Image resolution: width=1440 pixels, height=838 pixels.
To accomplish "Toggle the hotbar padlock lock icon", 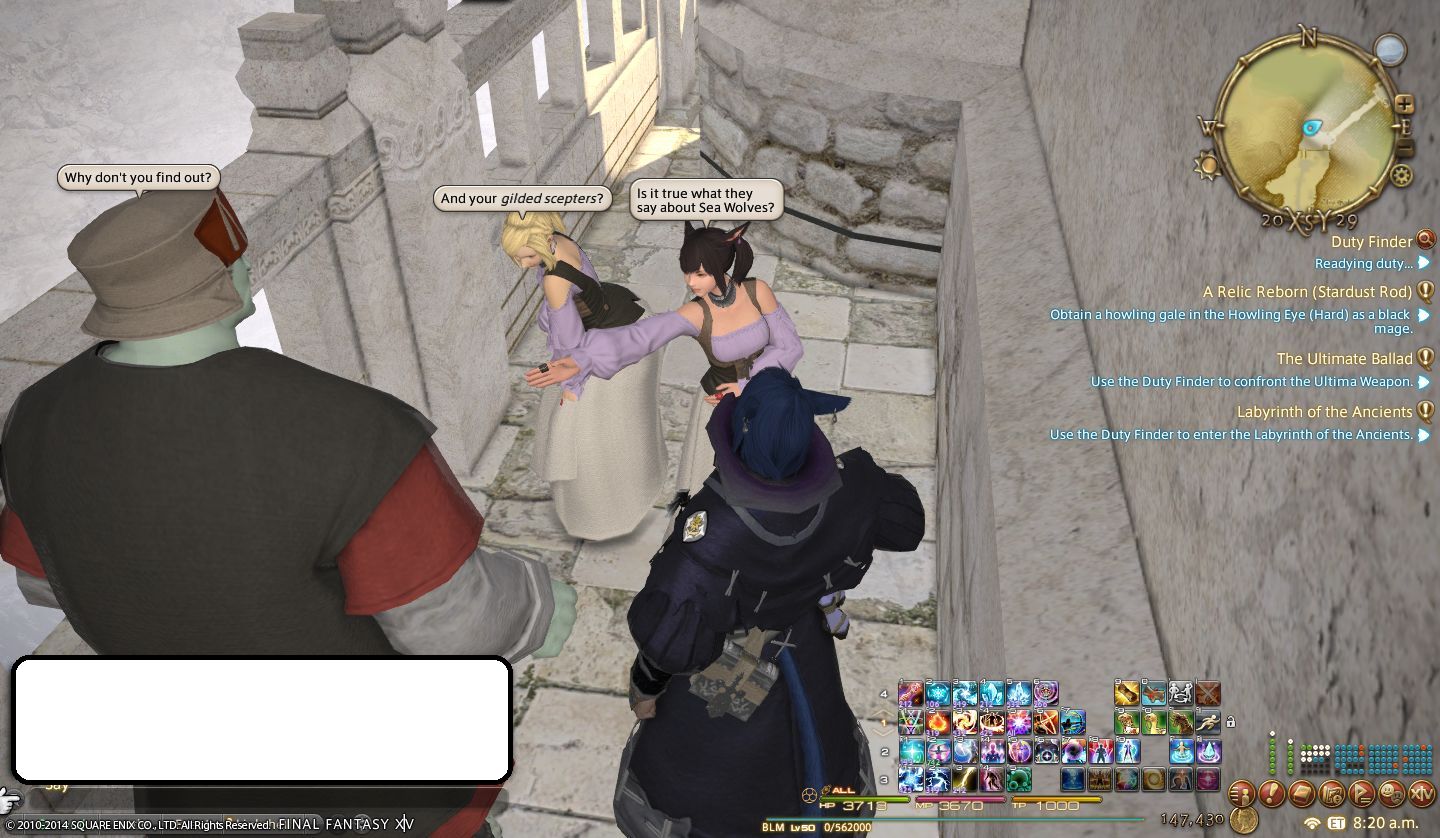I will point(1230,721).
